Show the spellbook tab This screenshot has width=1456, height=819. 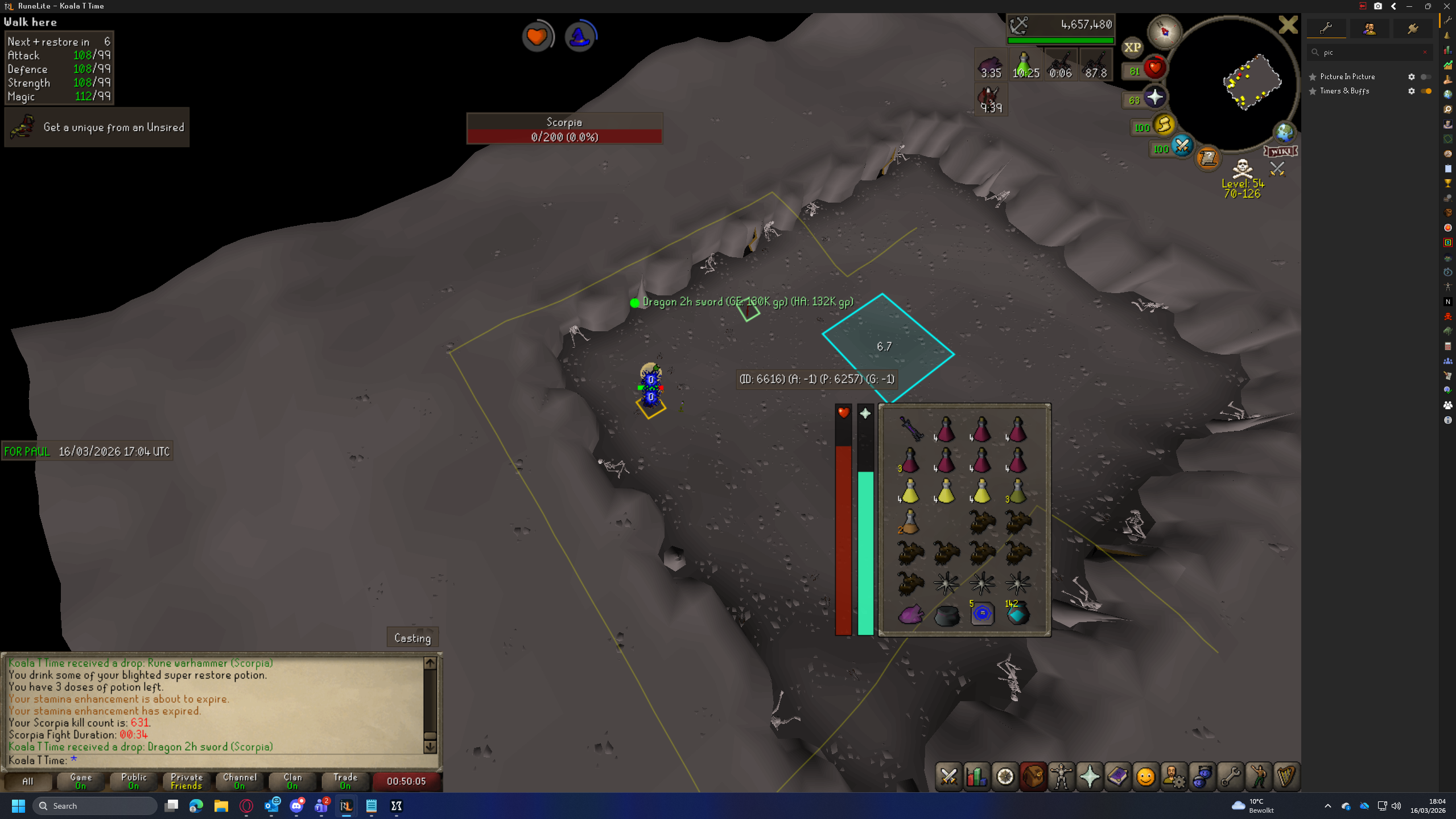(1117, 777)
